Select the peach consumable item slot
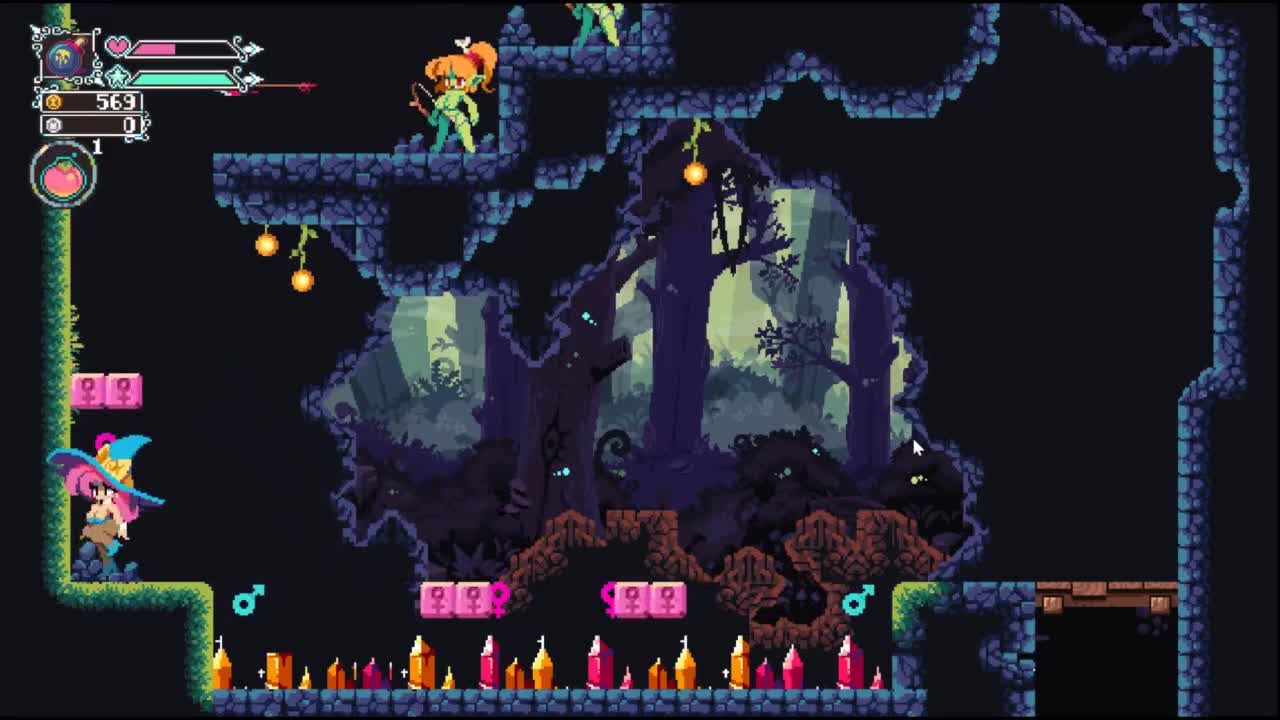Image resolution: width=1280 pixels, height=720 pixels. click(64, 177)
